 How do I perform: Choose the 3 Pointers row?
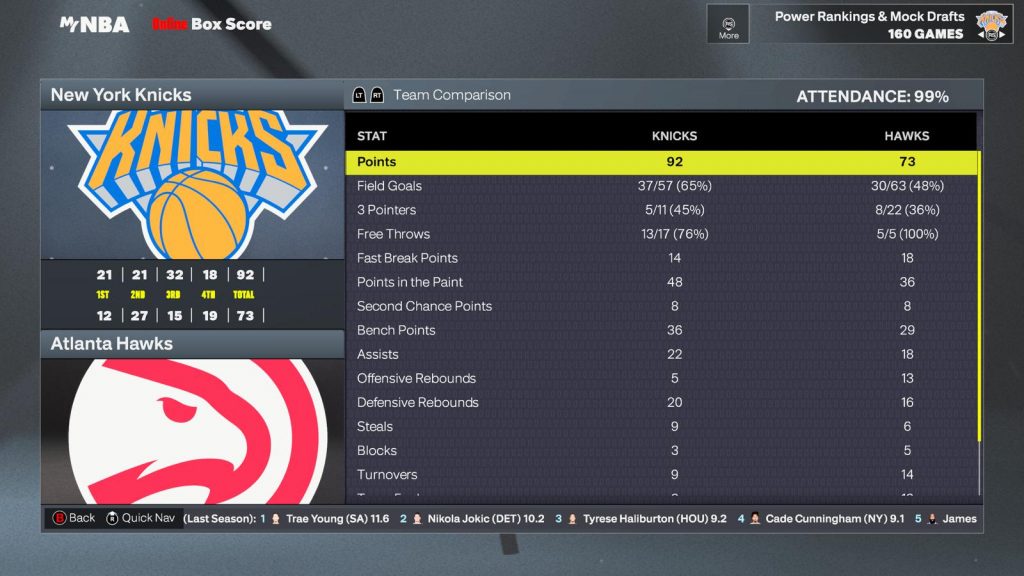[661, 210]
